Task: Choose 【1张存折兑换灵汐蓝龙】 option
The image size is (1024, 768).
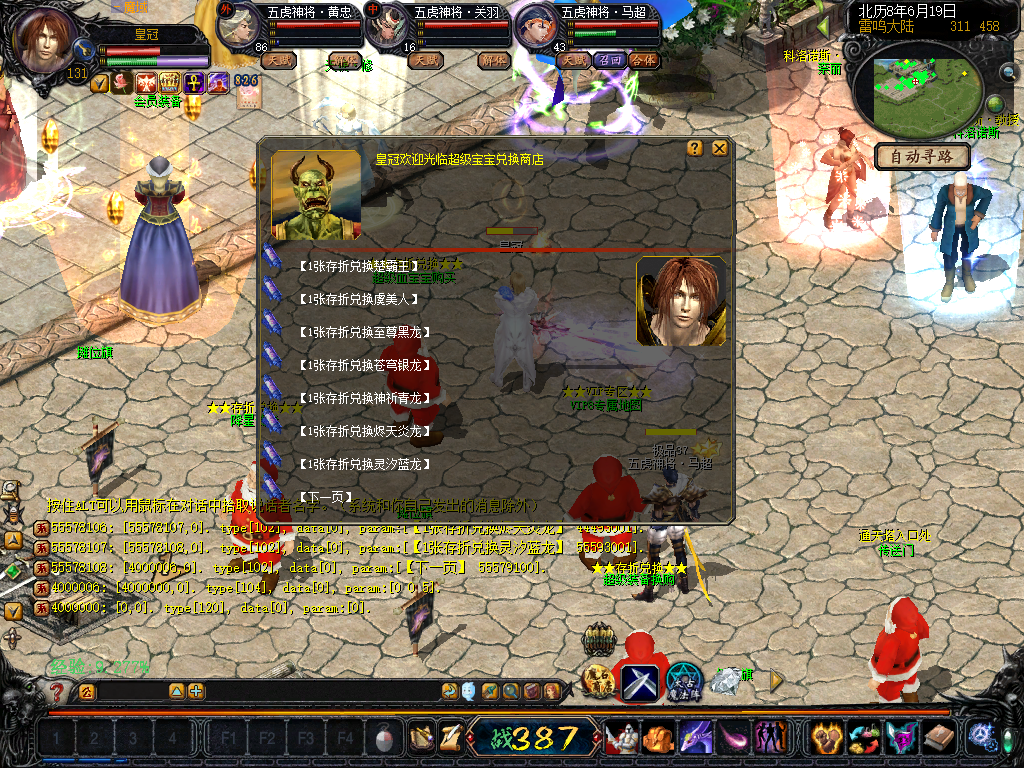Action: 362,464
